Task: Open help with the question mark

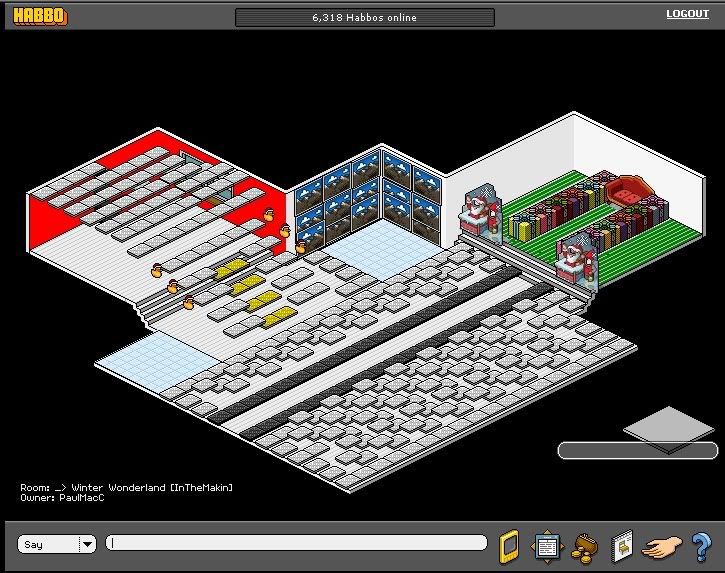Action: tap(700, 546)
